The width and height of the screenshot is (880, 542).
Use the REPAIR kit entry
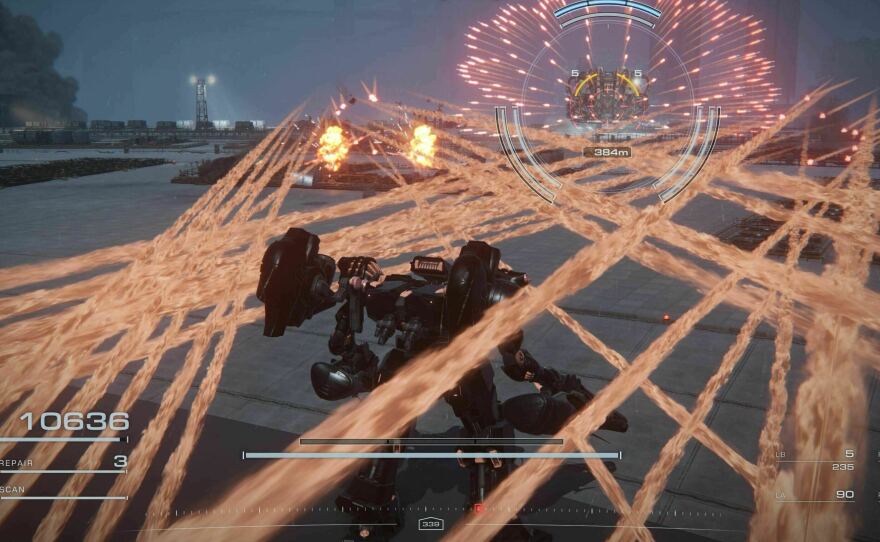(62, 462)
